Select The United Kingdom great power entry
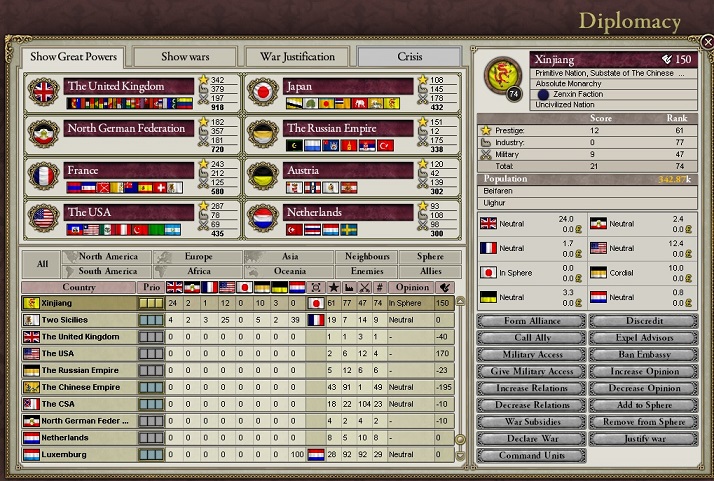The image size is (714, 481). pyautogui.click(x=128, y=87)
